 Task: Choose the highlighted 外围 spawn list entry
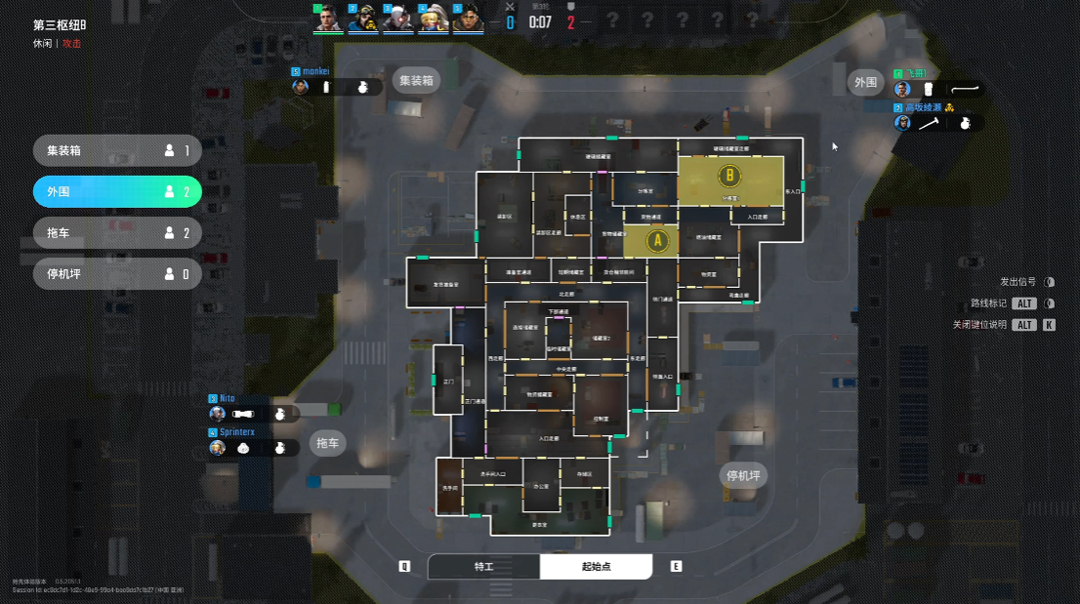117,192
